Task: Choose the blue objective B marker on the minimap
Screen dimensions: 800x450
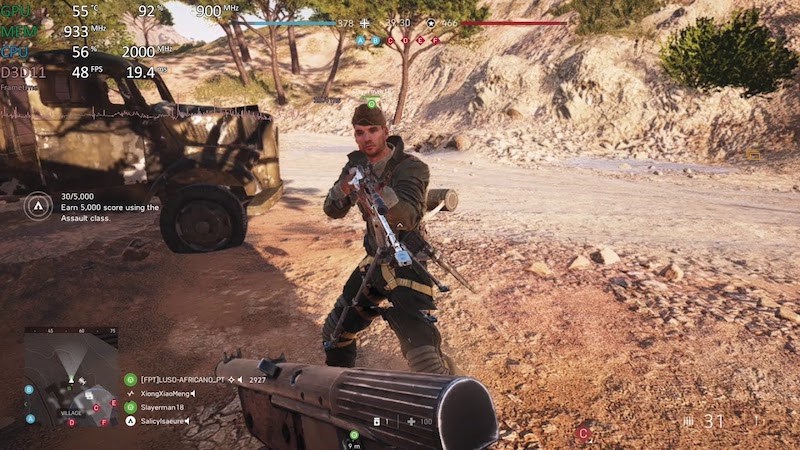Action: pyautogui.click(x=29, y=390)
